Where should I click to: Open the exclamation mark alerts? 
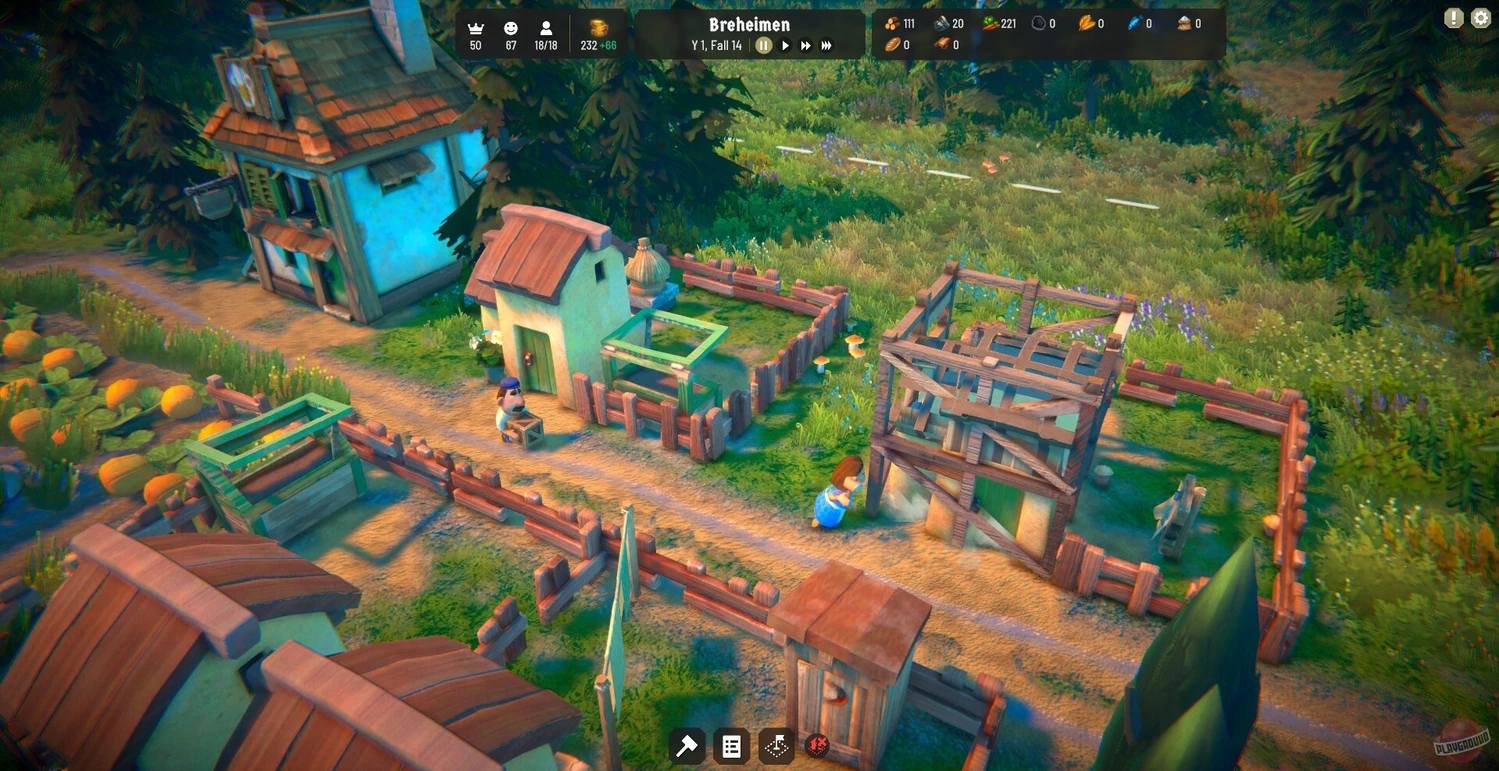click(x=1453, y=18)
